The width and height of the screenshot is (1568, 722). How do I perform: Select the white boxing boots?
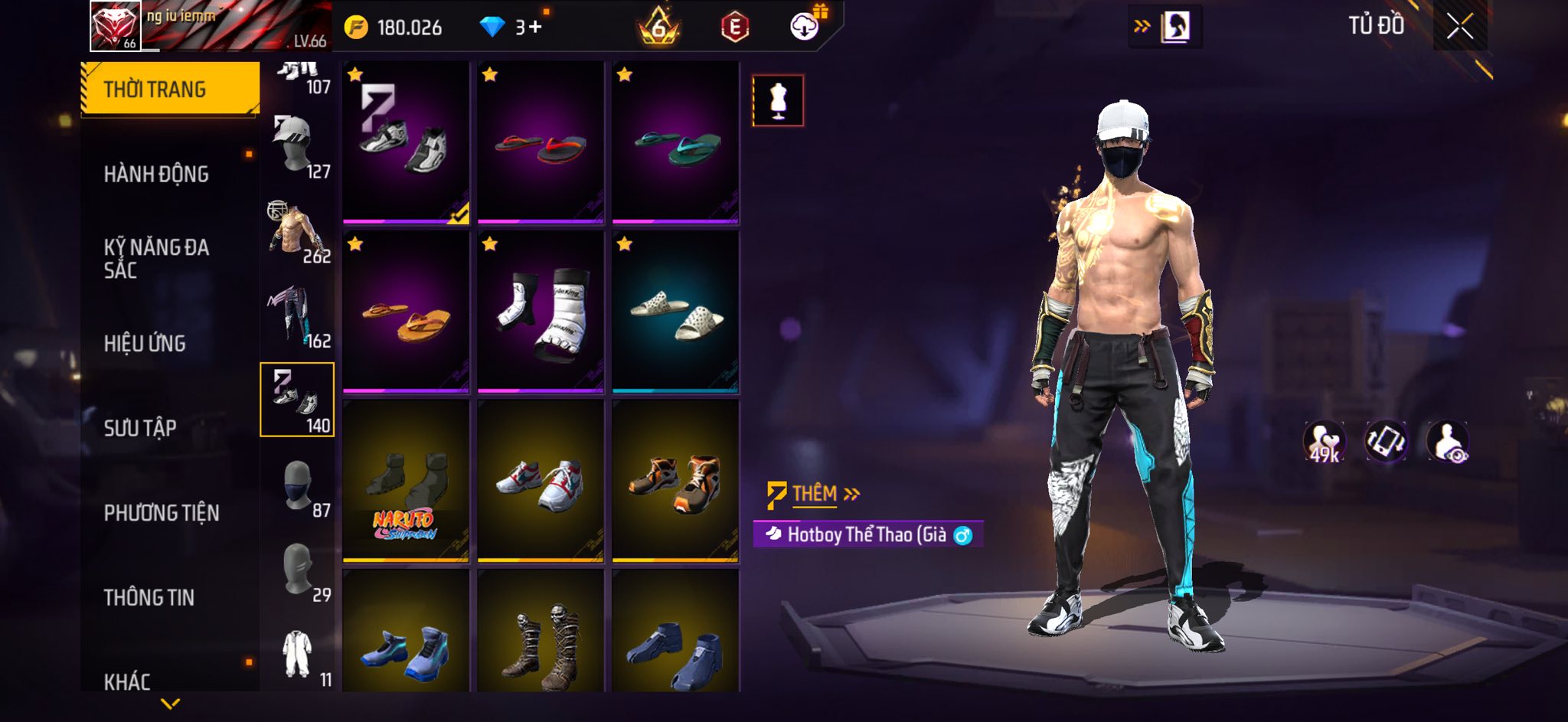[541, 312]
